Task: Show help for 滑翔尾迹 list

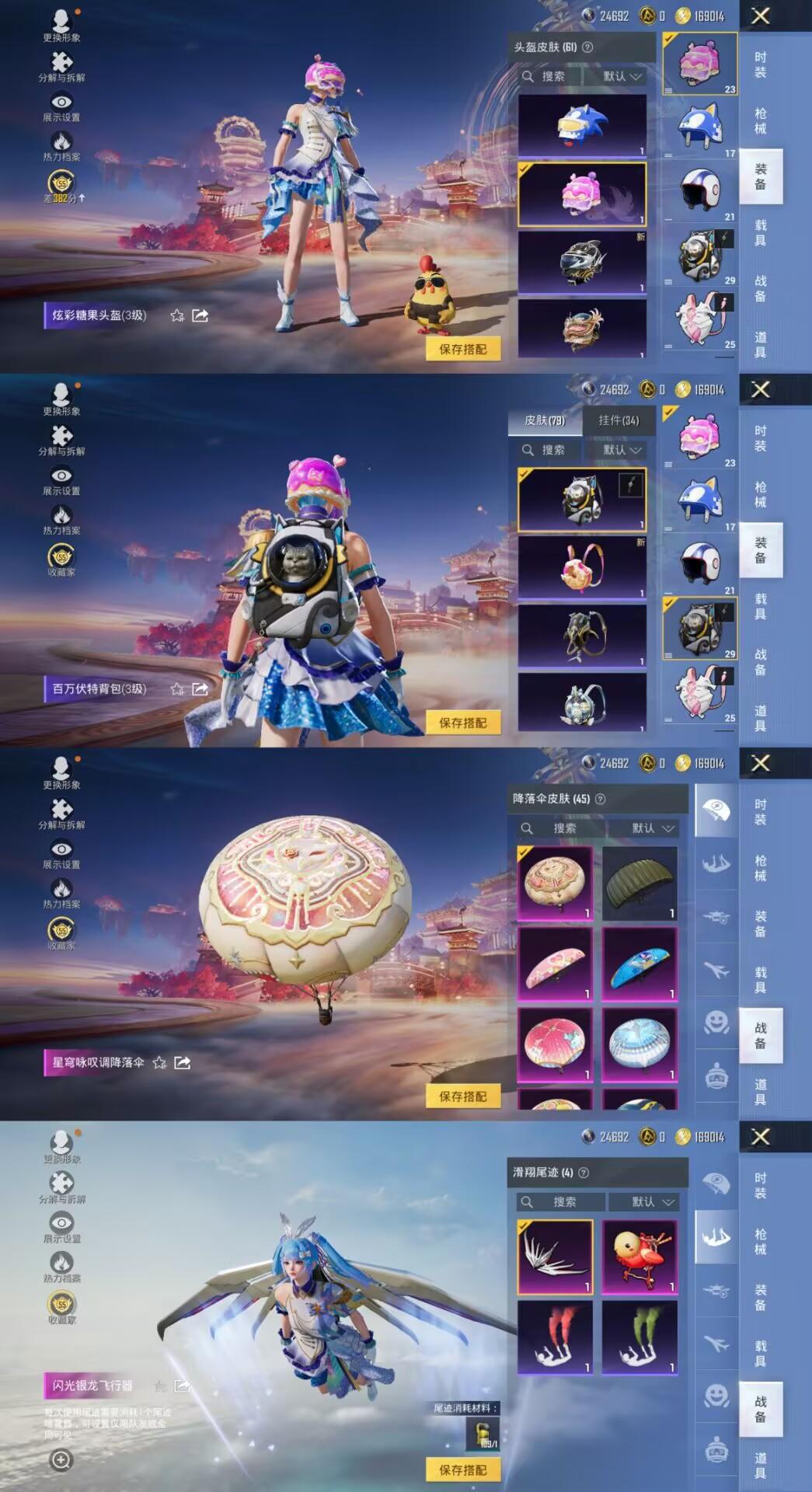Action: (584, 1172)
